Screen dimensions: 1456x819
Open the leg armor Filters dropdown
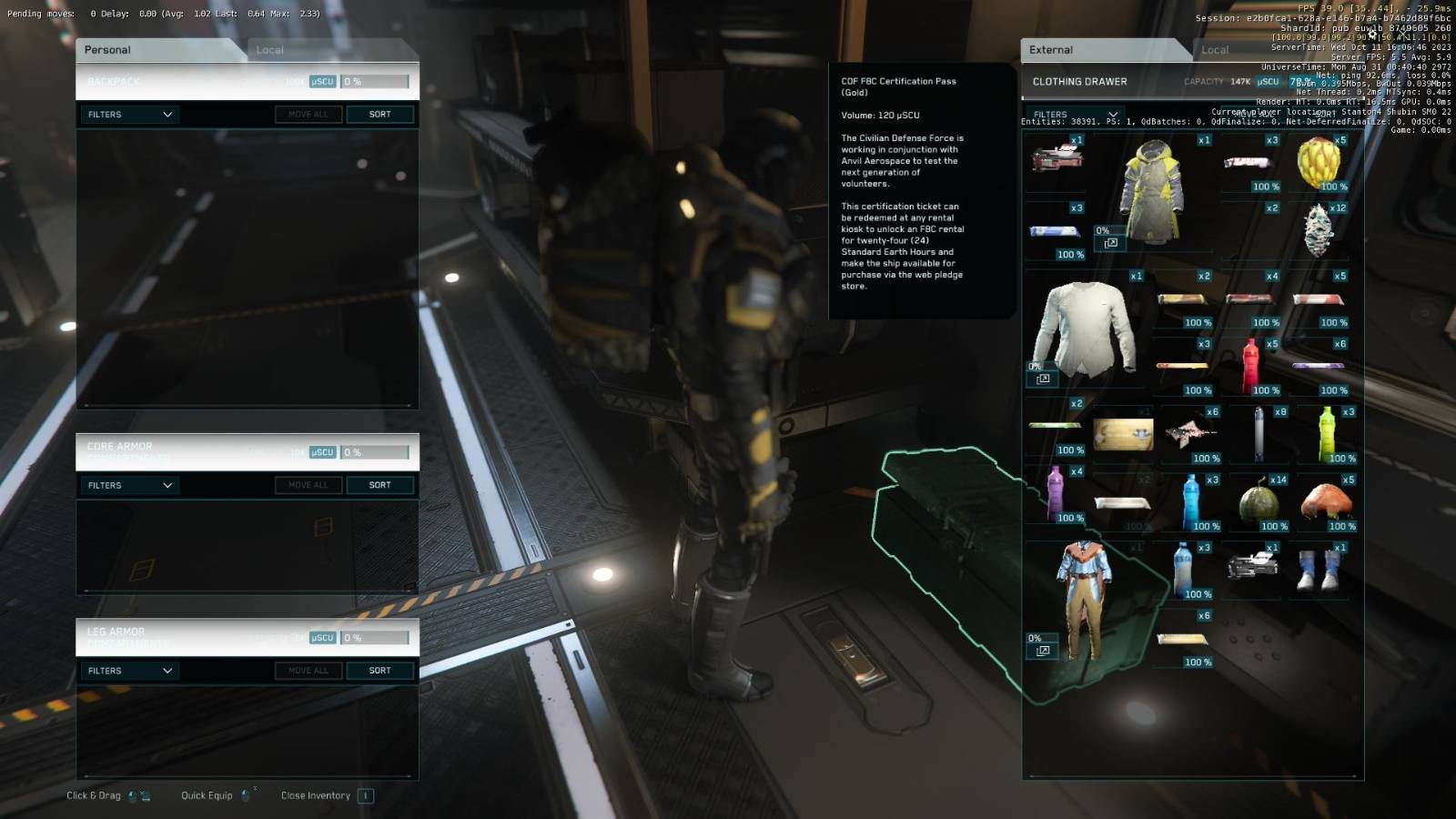tap(129, 671)
